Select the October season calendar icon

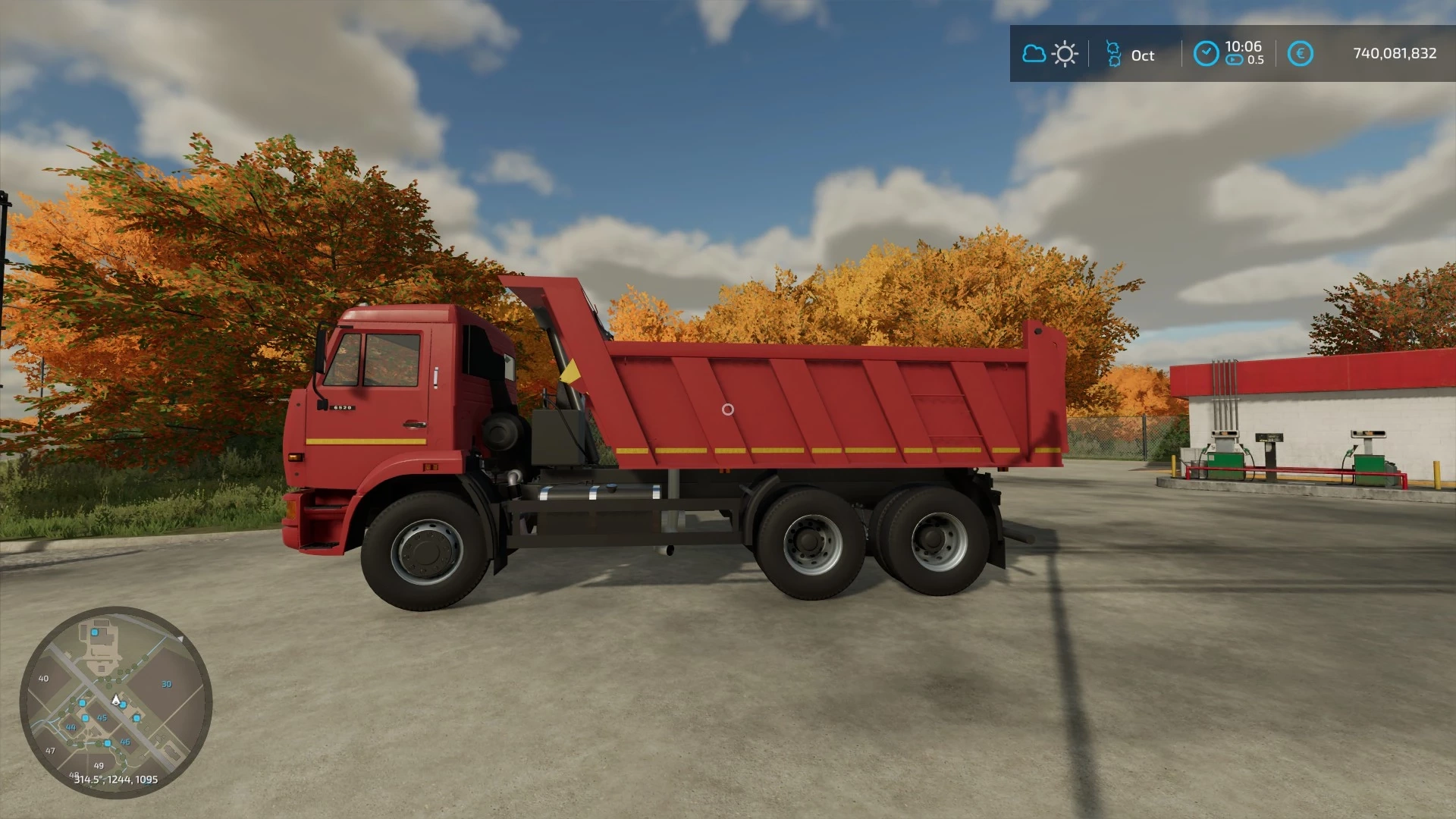tap(1113, 54)
